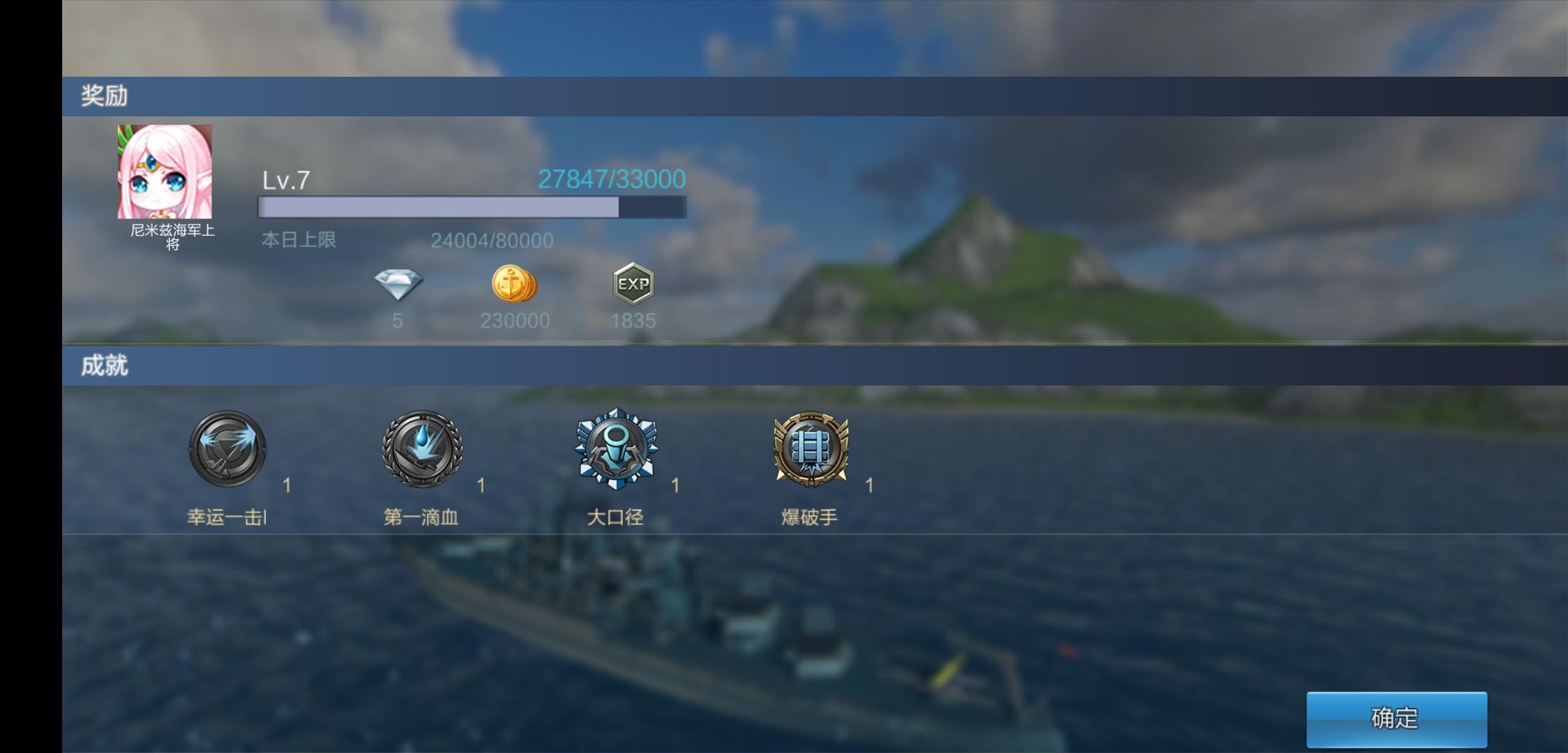Select the 大口径 achievement medal
Screen dimensions: 1568x753
pos(616,448)
